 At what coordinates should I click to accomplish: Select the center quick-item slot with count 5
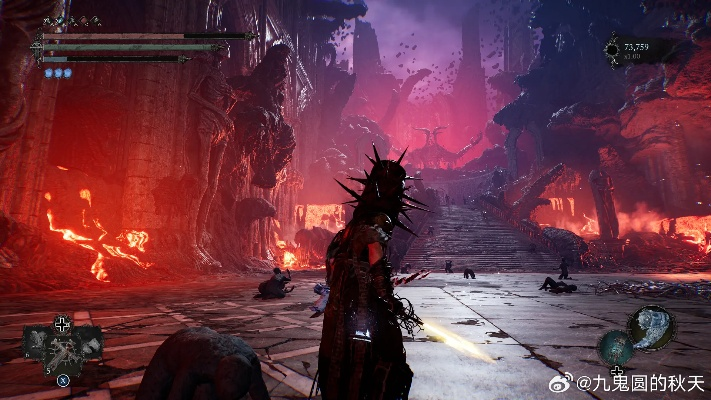(62, 352)
